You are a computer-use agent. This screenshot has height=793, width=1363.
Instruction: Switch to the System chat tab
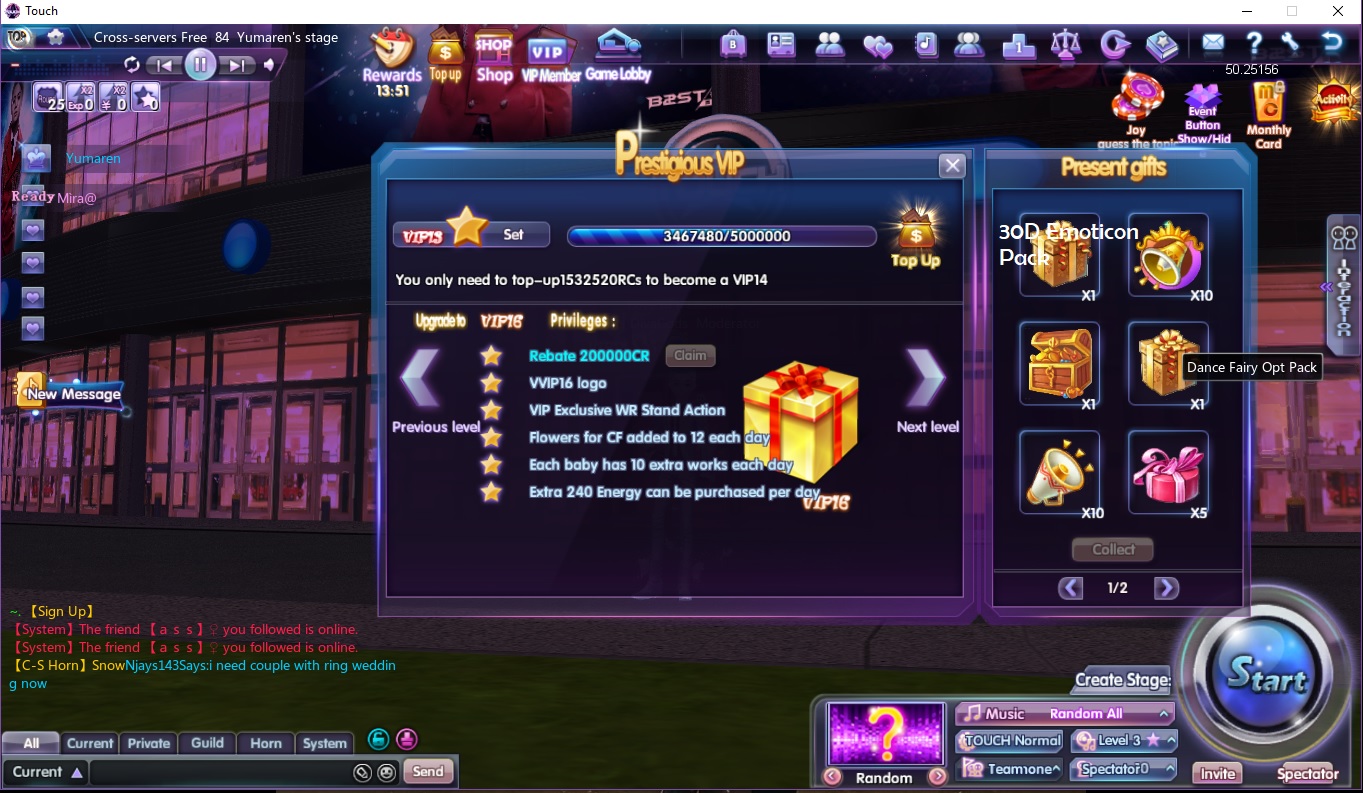click(x=325, y=743)
